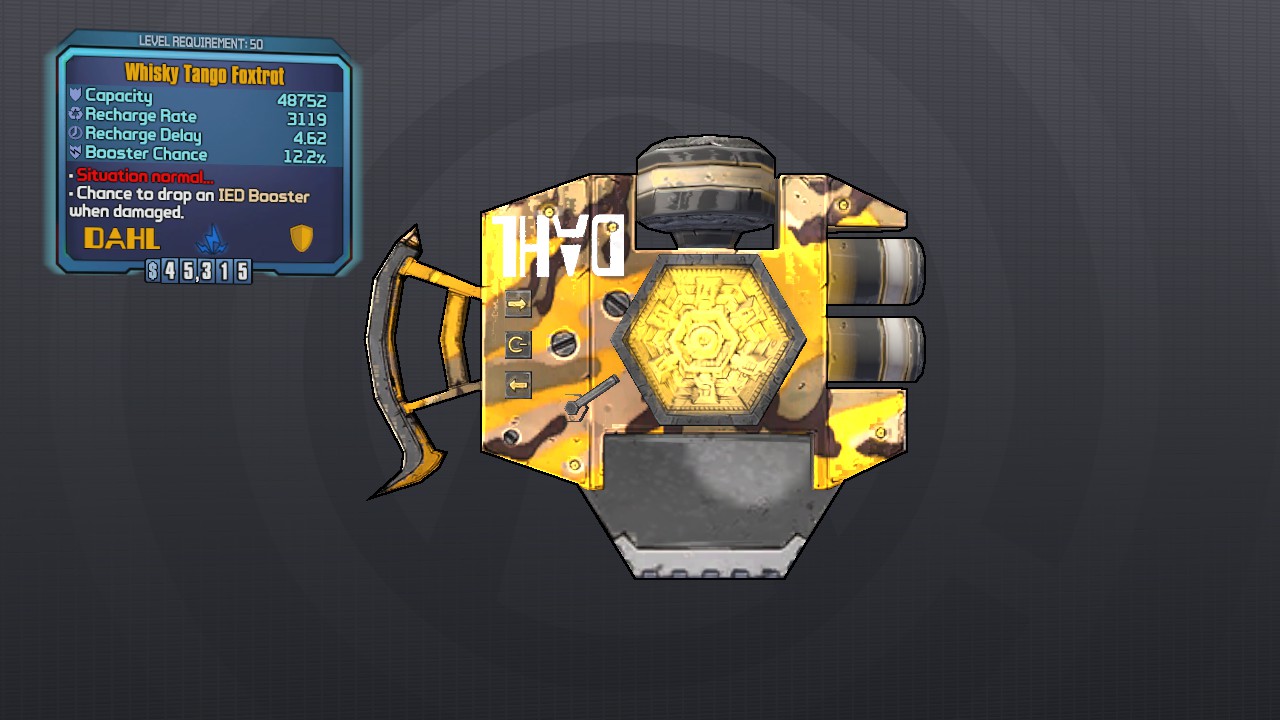Toggle the right-arrow decal on the shield
The height and width of the screenshot is (720, 1280).
517,303
